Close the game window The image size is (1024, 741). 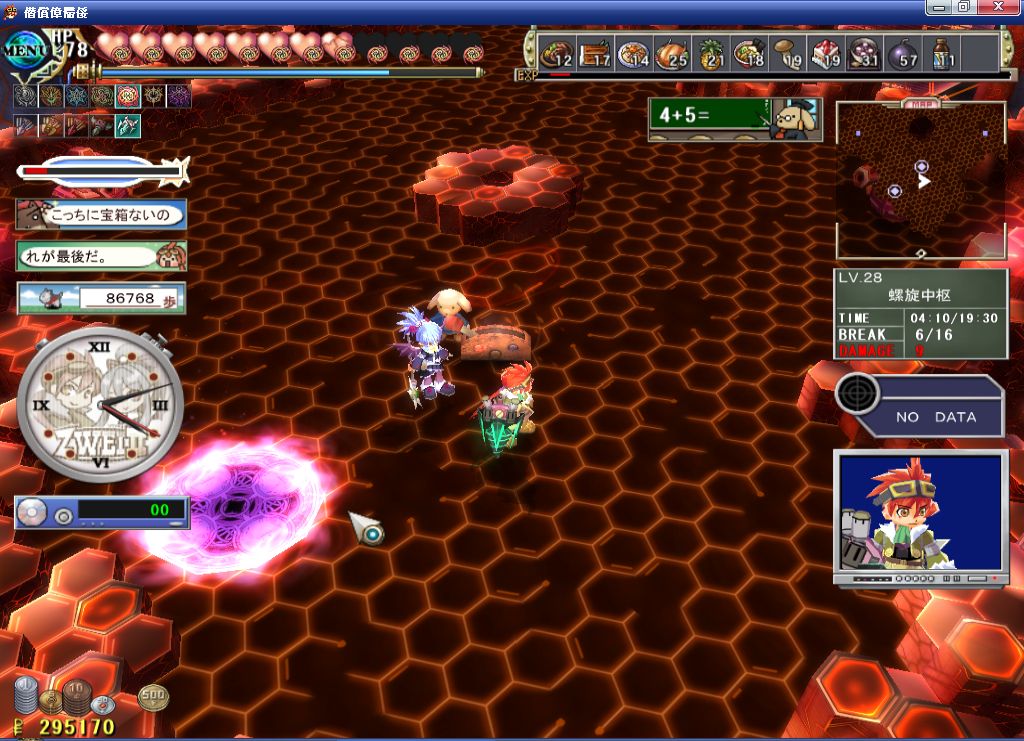pyautogui.click(x=1007, y=7)
